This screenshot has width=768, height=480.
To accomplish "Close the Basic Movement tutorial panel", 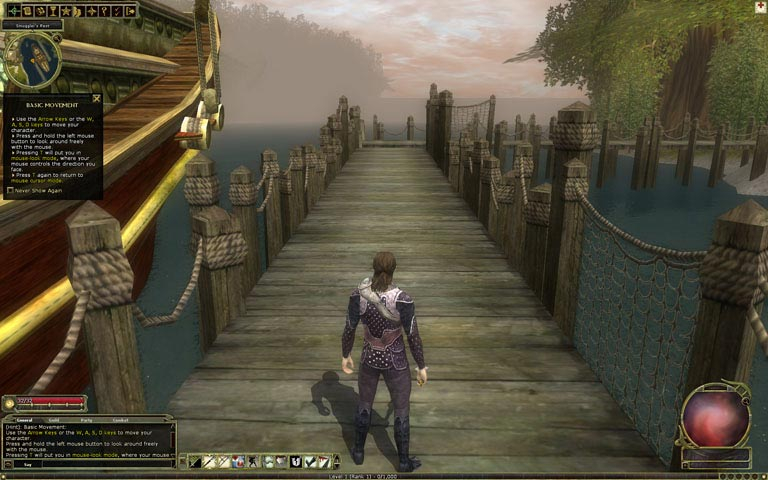I will pos(96,98).
